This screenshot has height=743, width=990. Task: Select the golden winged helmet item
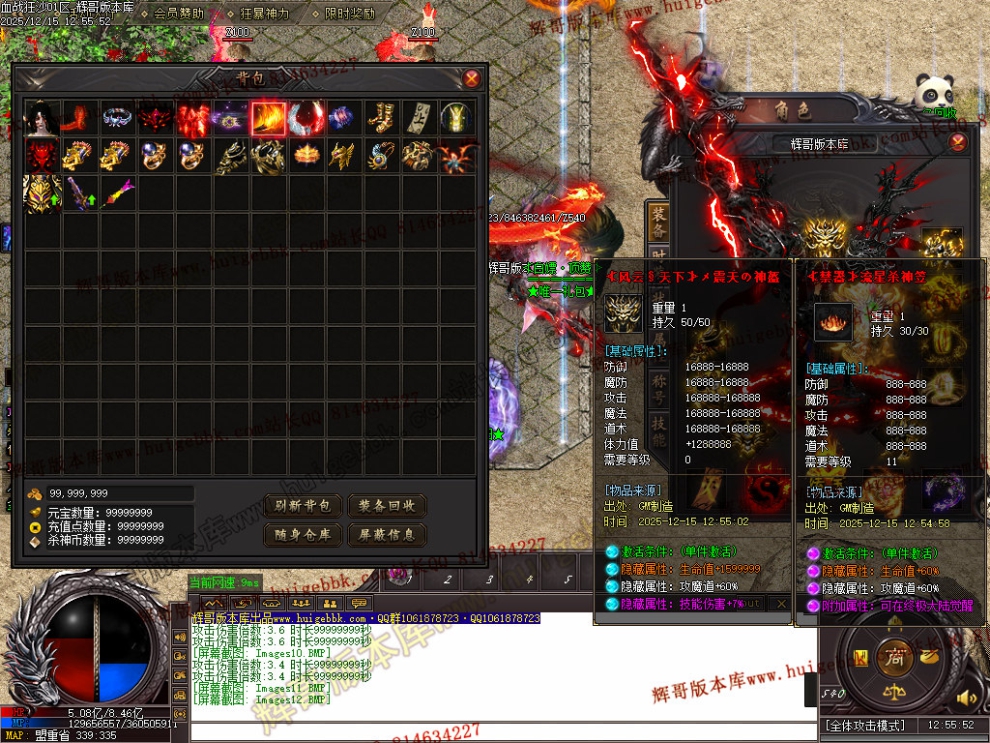(x=343, y=155)
